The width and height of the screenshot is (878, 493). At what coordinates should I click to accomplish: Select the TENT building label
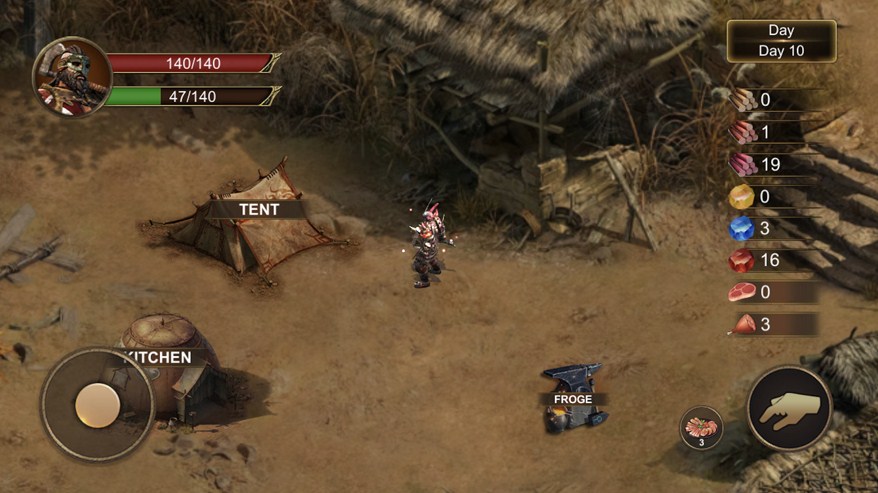pyautogui.click(x=257, y=210)
